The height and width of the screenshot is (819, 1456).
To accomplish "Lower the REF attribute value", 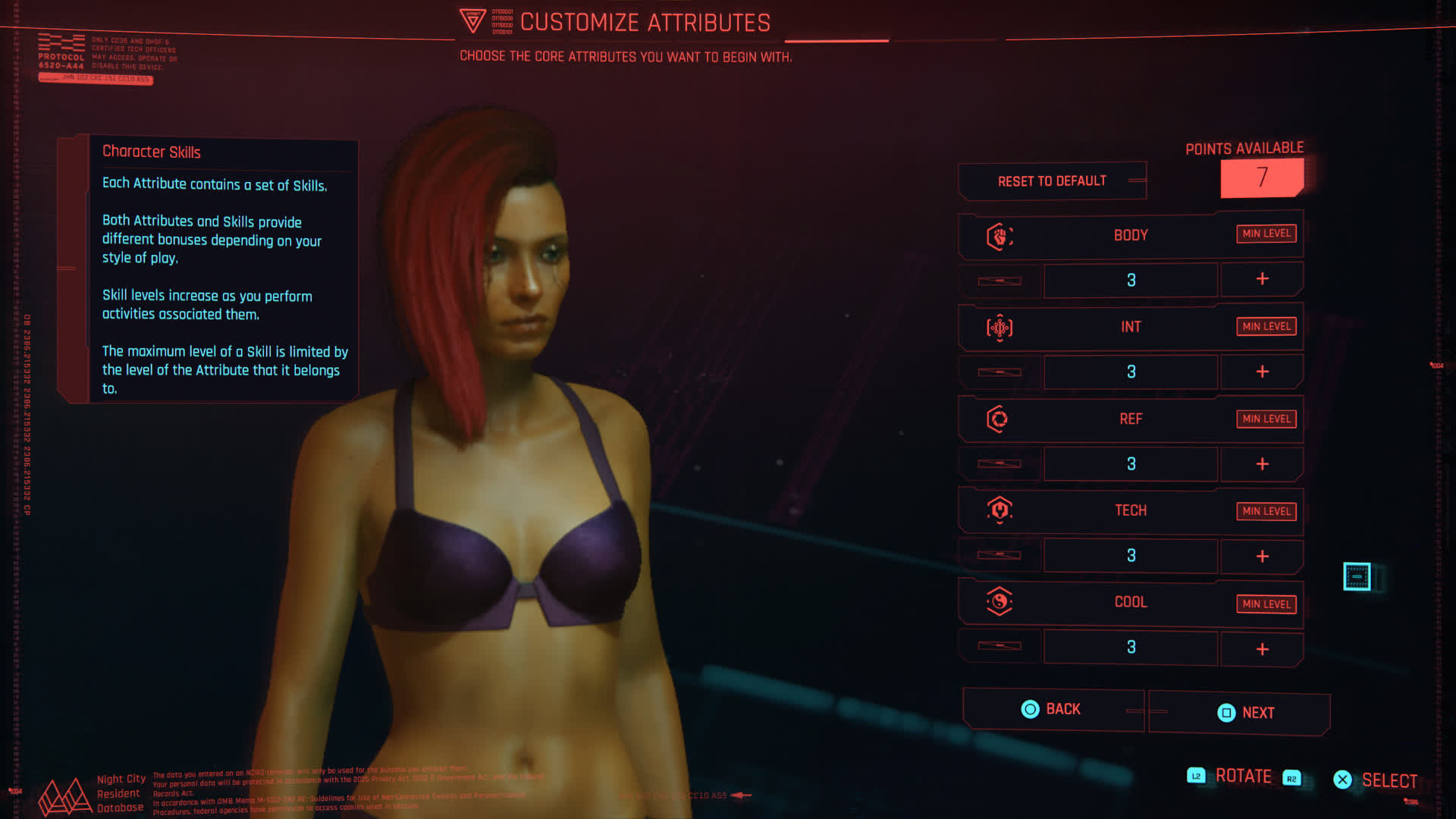I will 999,464.
